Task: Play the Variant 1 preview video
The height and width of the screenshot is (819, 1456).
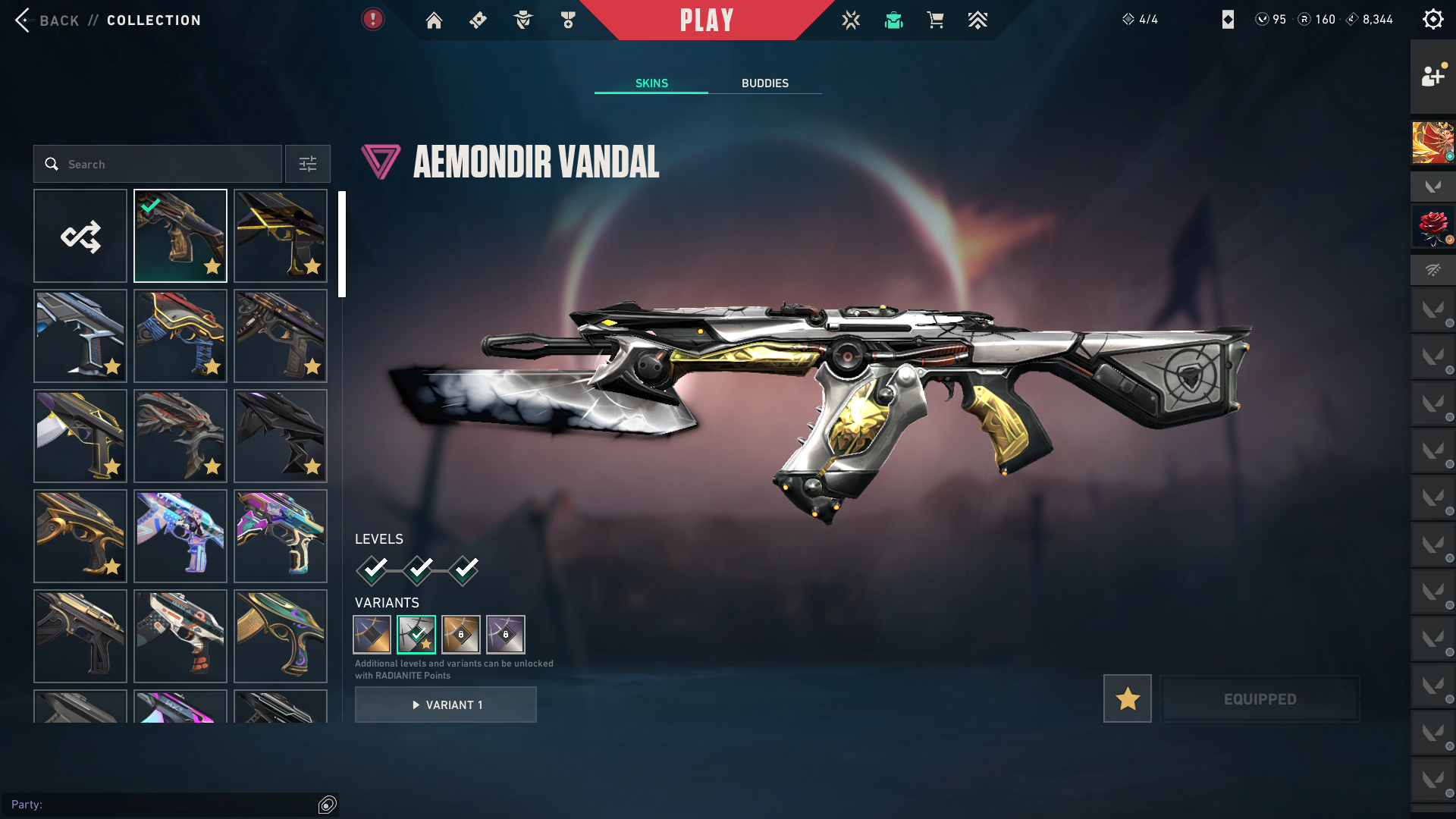Action: tap(446, 705)
